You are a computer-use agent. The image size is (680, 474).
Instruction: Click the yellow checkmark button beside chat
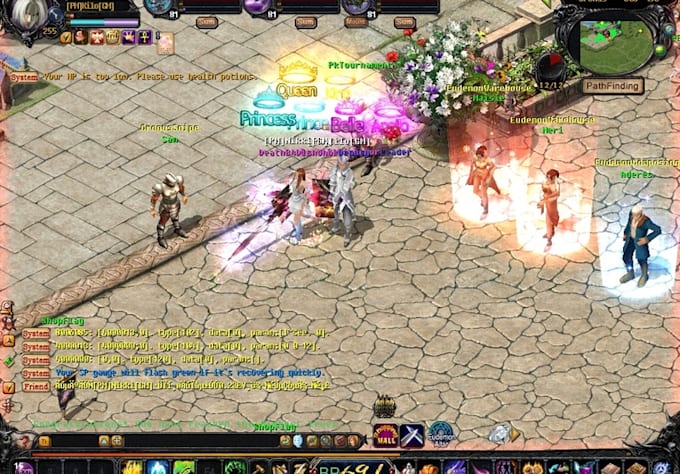[x=8, y=386]
